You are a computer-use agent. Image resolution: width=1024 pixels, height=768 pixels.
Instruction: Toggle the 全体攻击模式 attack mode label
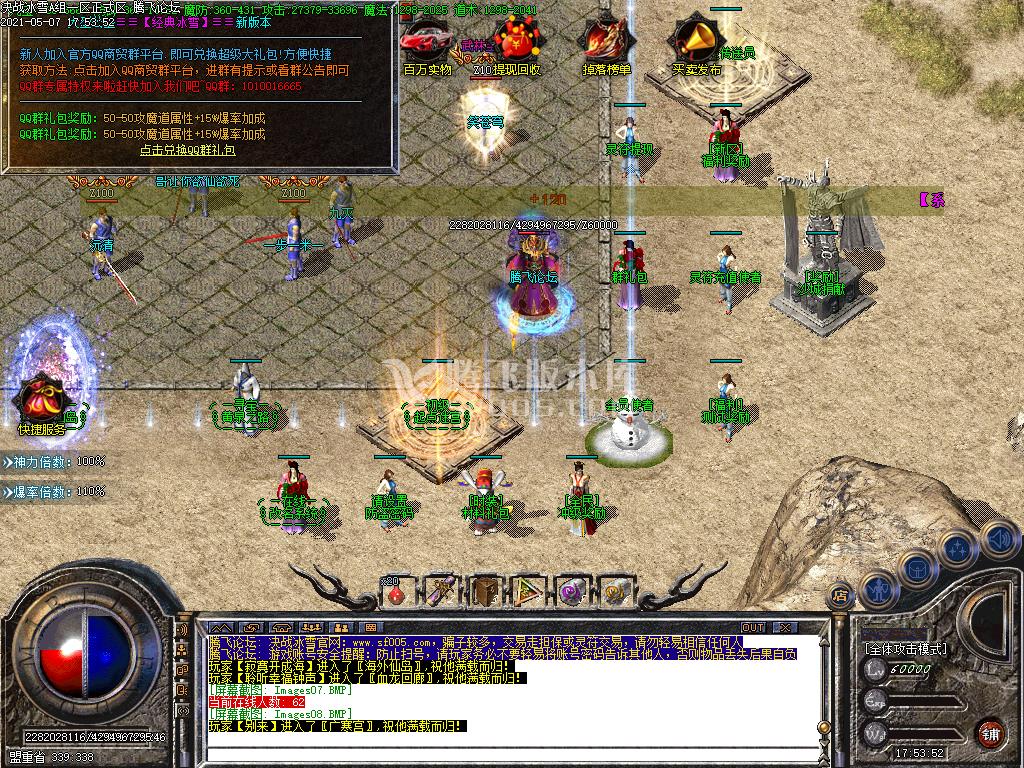(905, 649)
